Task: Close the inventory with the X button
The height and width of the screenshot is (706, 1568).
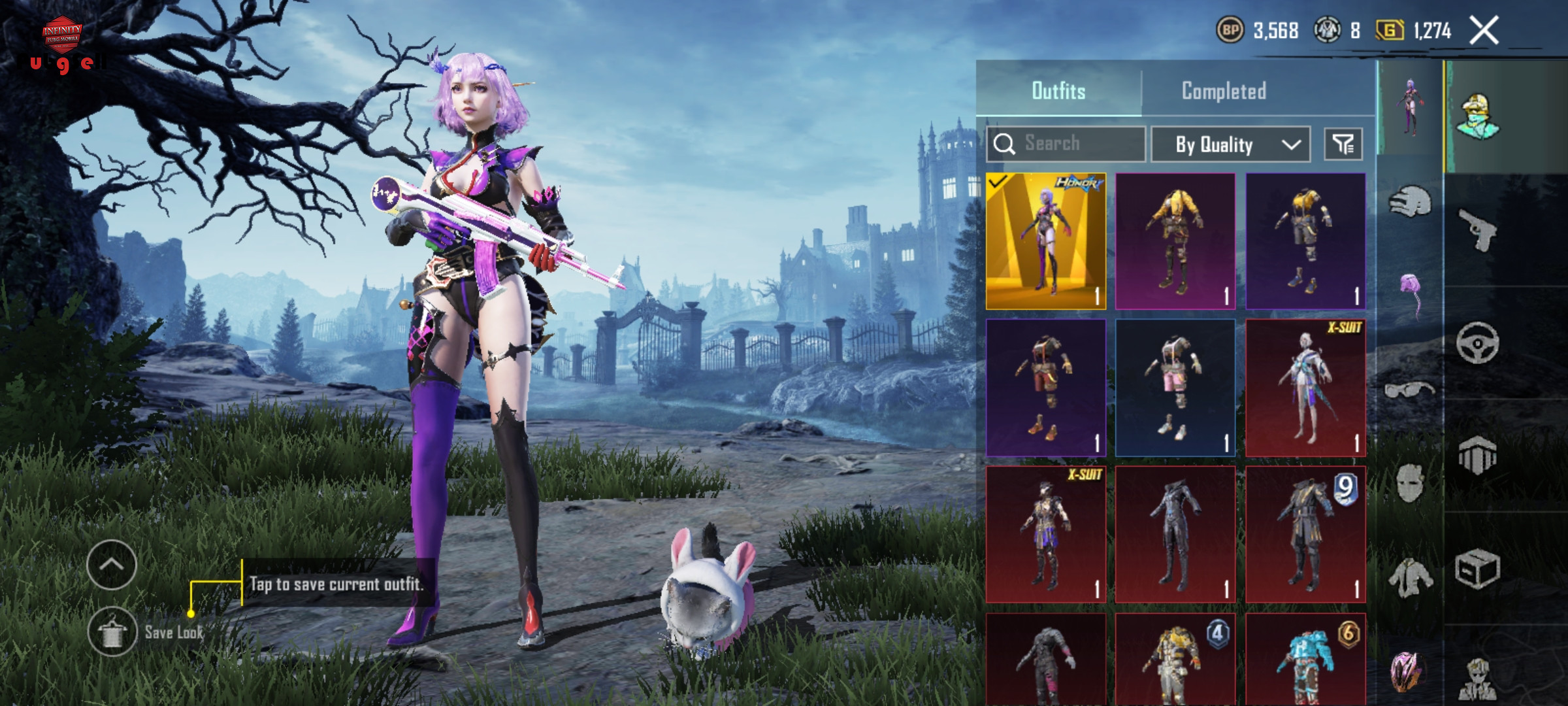Action: pos(1484,31)
